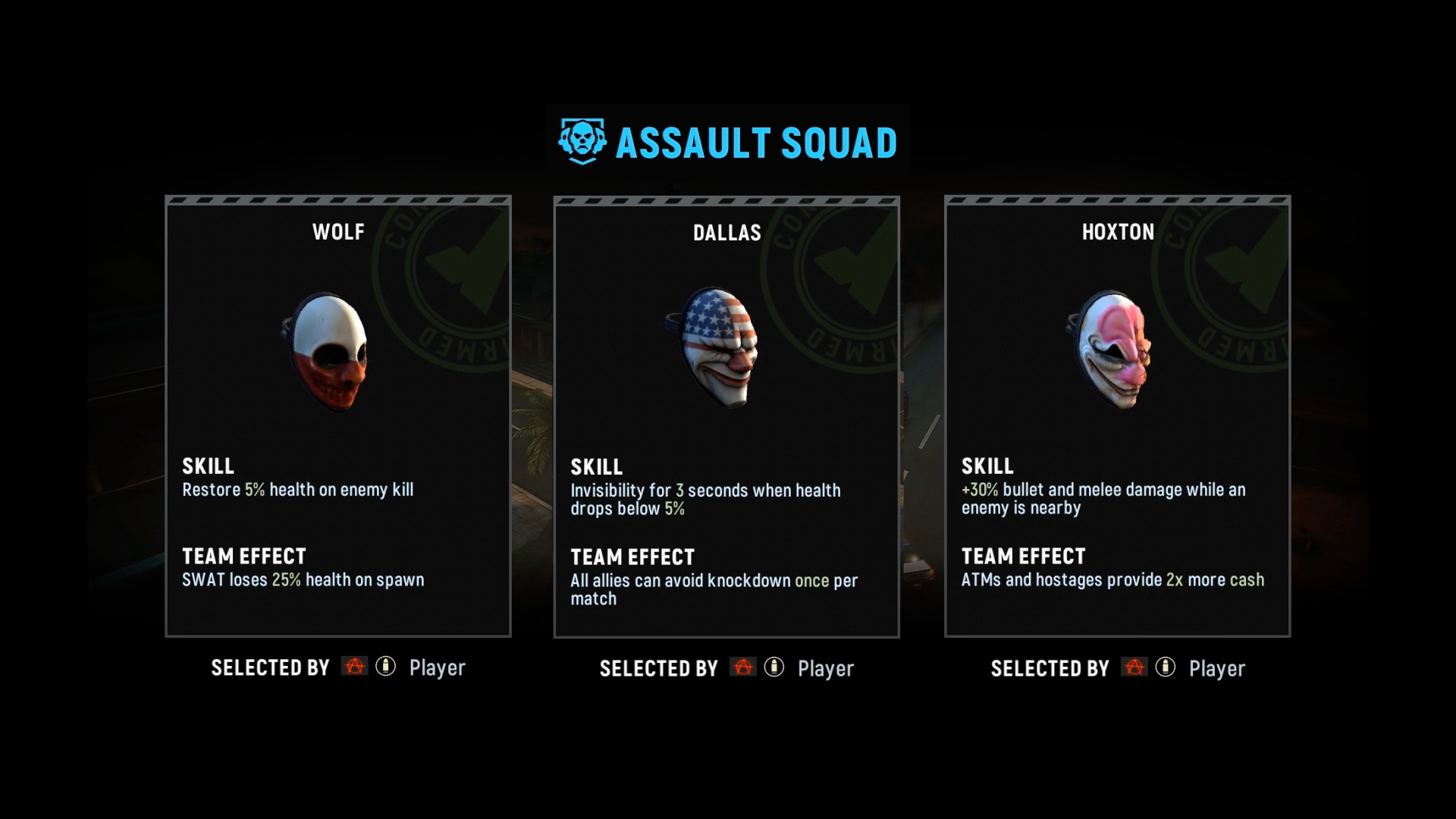Pick the Hoxton character card
The width and height of the screenshot is (1456, 819).
pyautogui.click(x=1117, y=416)
